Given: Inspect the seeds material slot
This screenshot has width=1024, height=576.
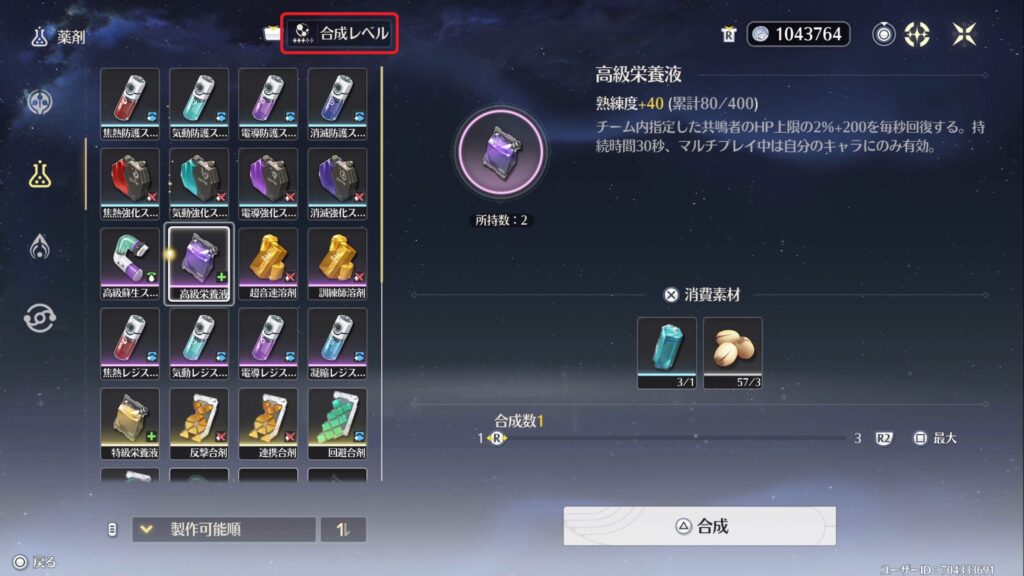Looking at the screenshot, I should click(733, 352).
